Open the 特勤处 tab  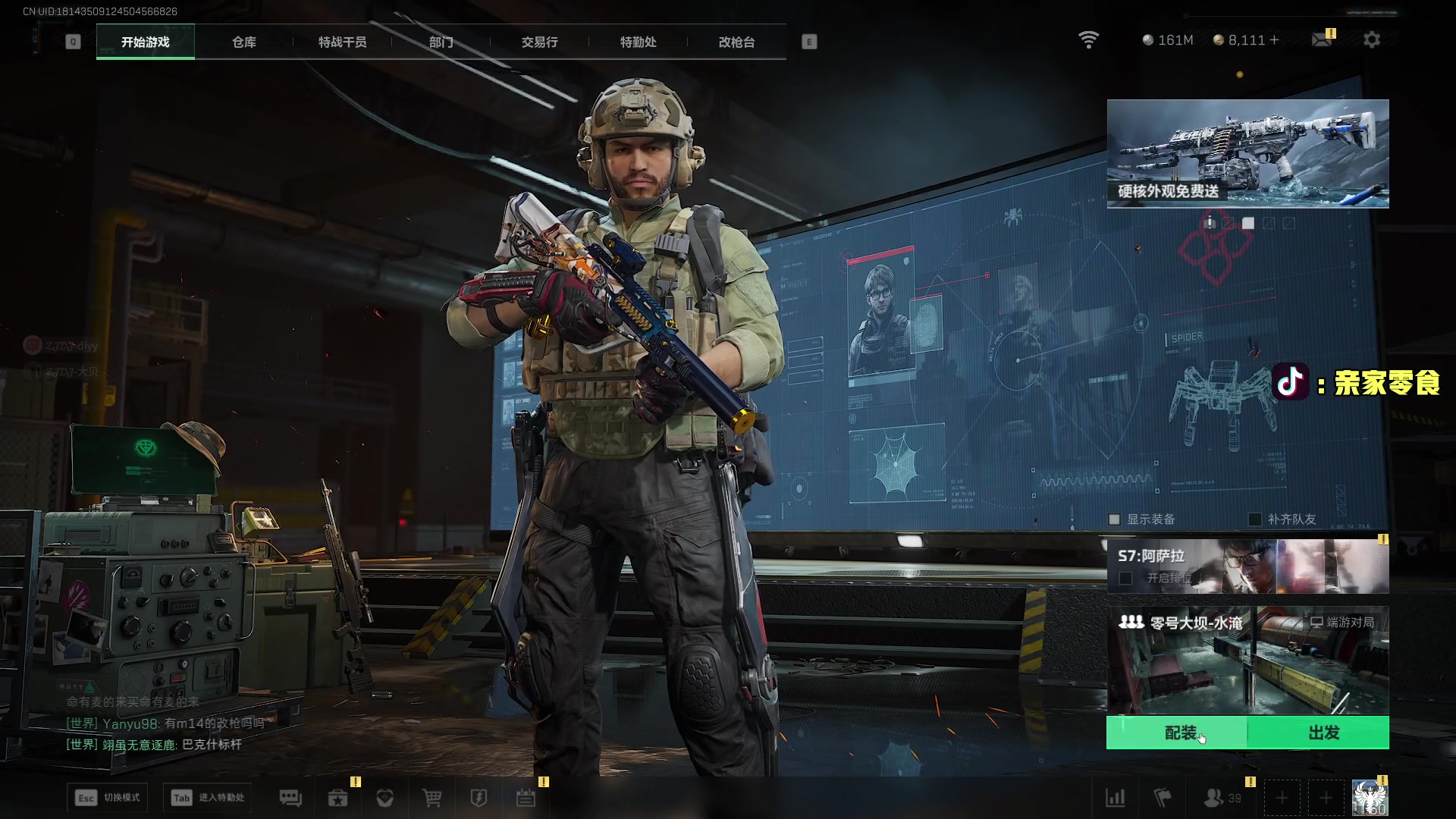click(638, 42)
